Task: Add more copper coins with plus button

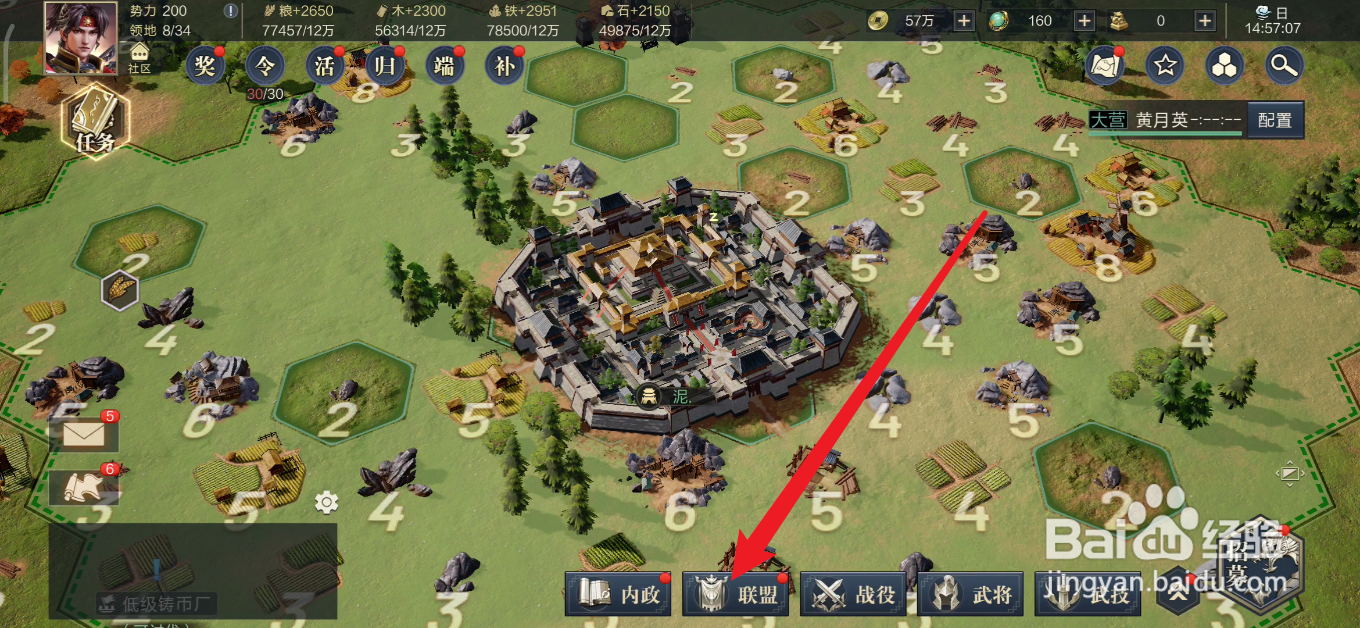Action: pyautogui.click(x=964, y=20)
